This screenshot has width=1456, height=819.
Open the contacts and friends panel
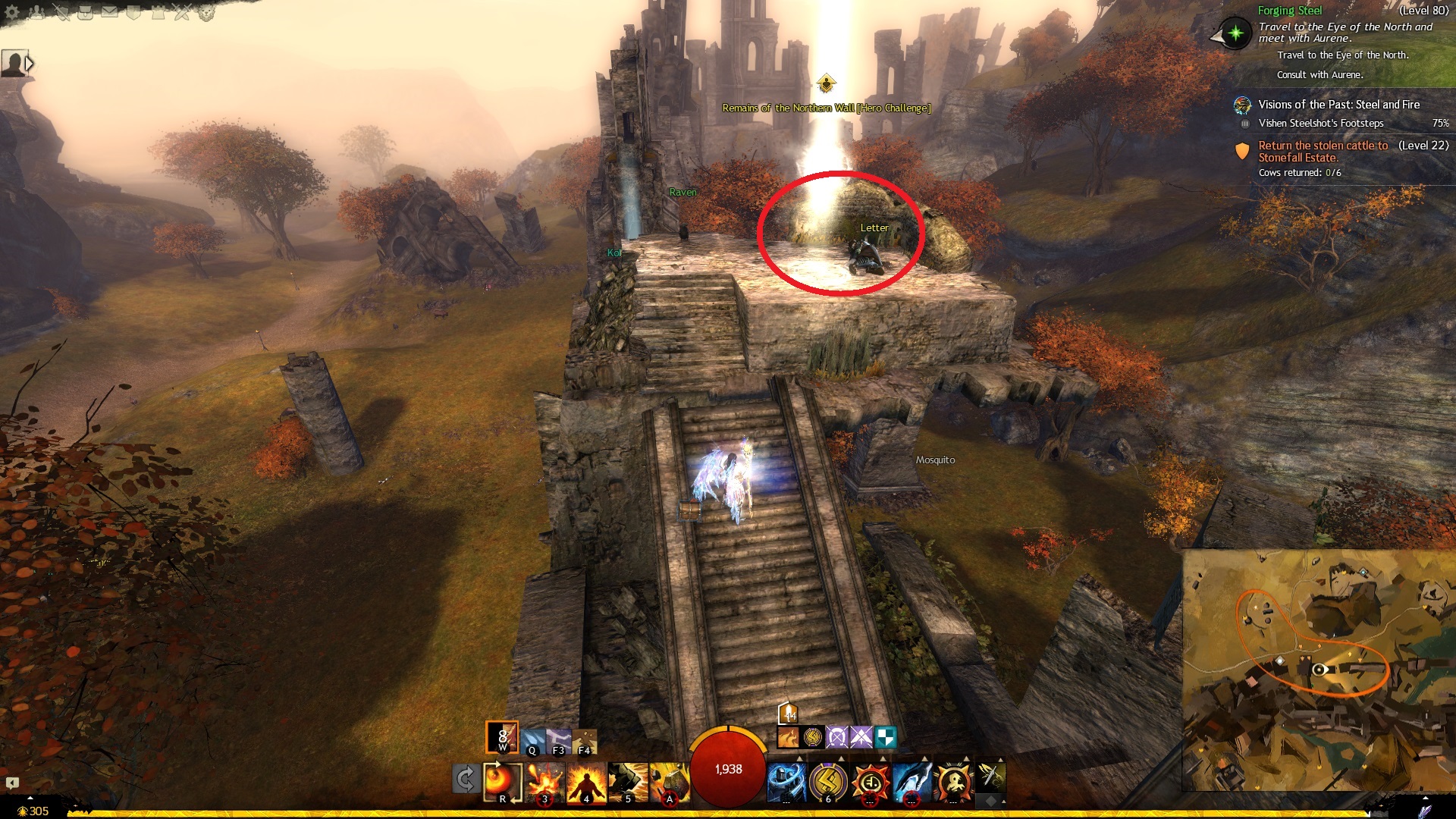[x=36, y=12]
